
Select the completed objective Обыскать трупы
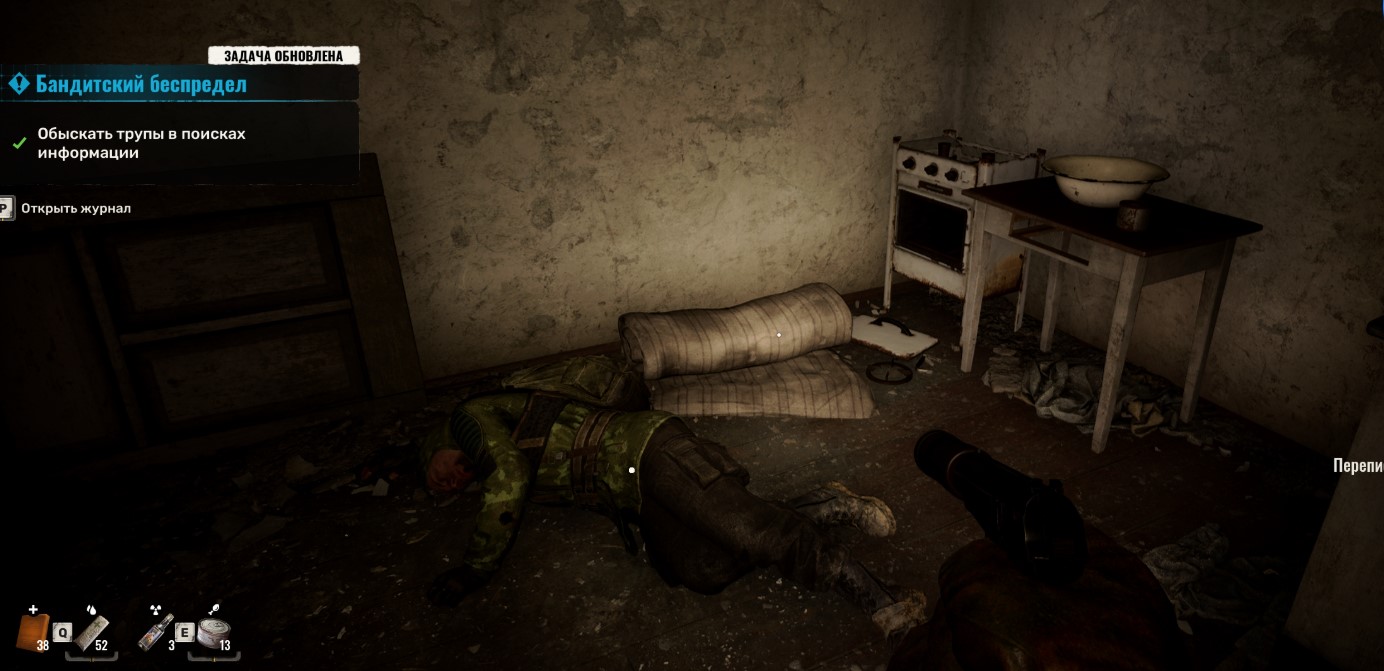click(x=141, y=143)
